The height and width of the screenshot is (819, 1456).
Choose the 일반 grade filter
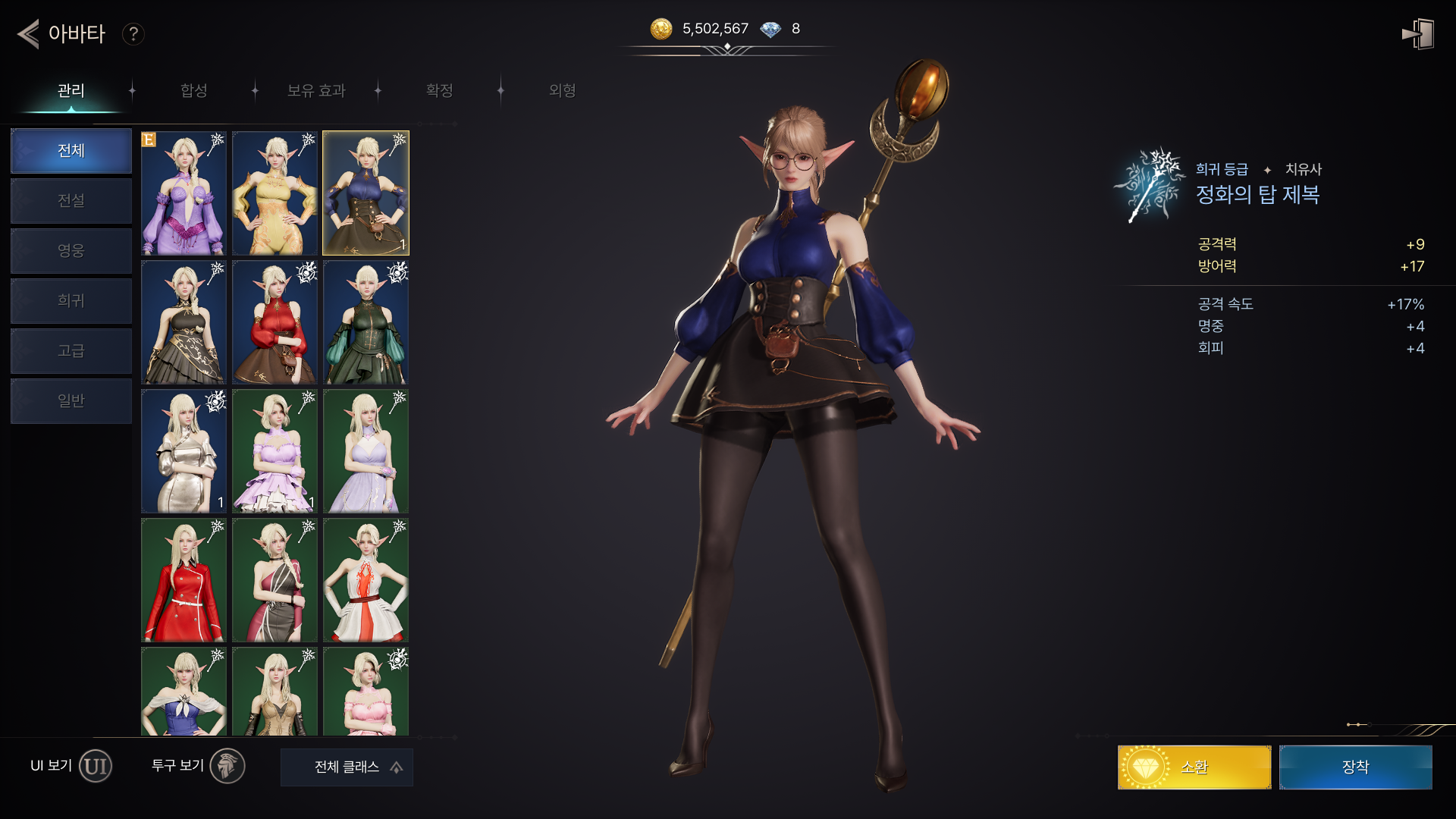pos(71,401)
